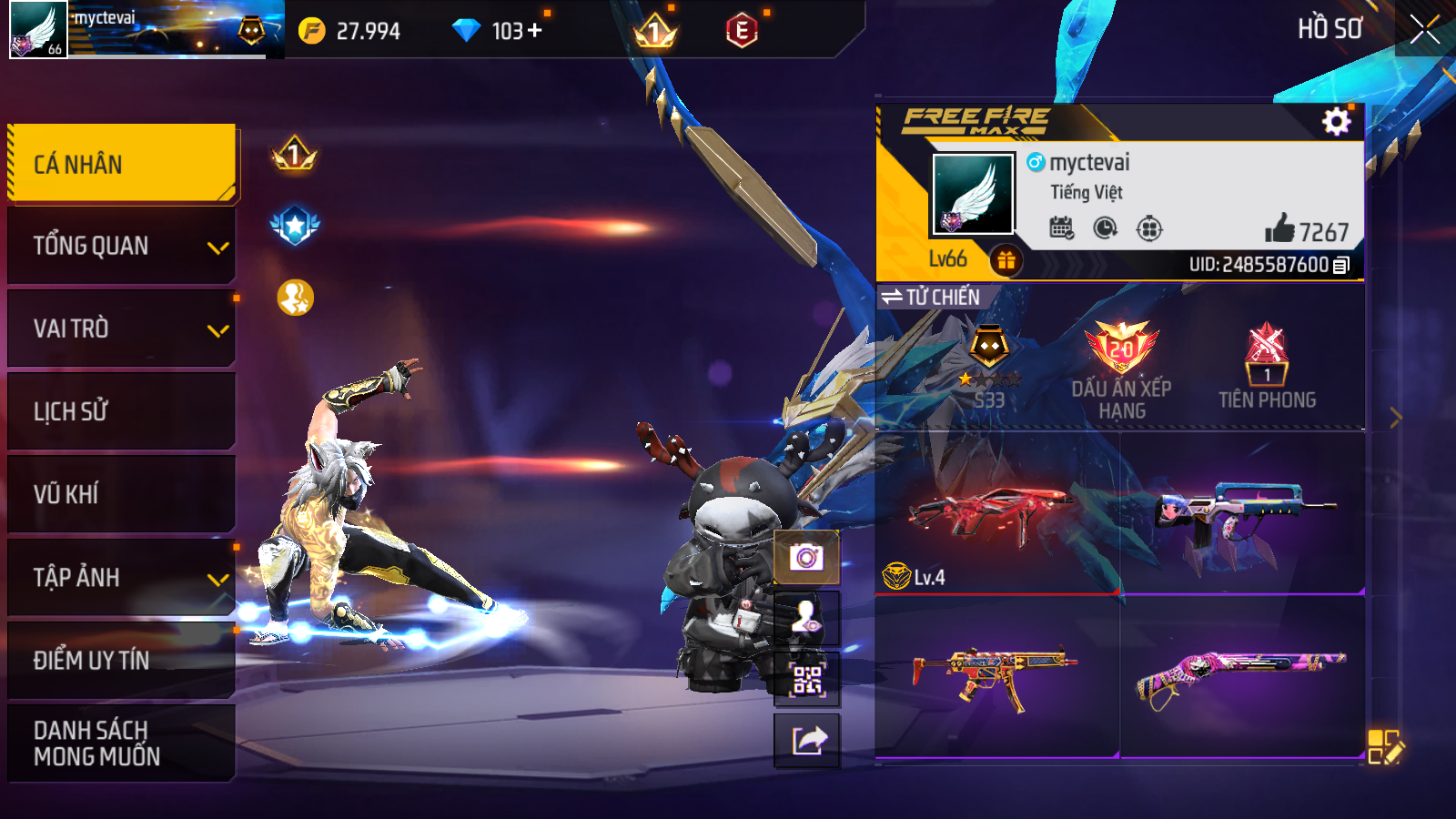Image resolution: width=1456 pixels, height=819 pixels.
Task: Open DANH SÁCH MONG MUỐN wishlist
Action: 122,743
